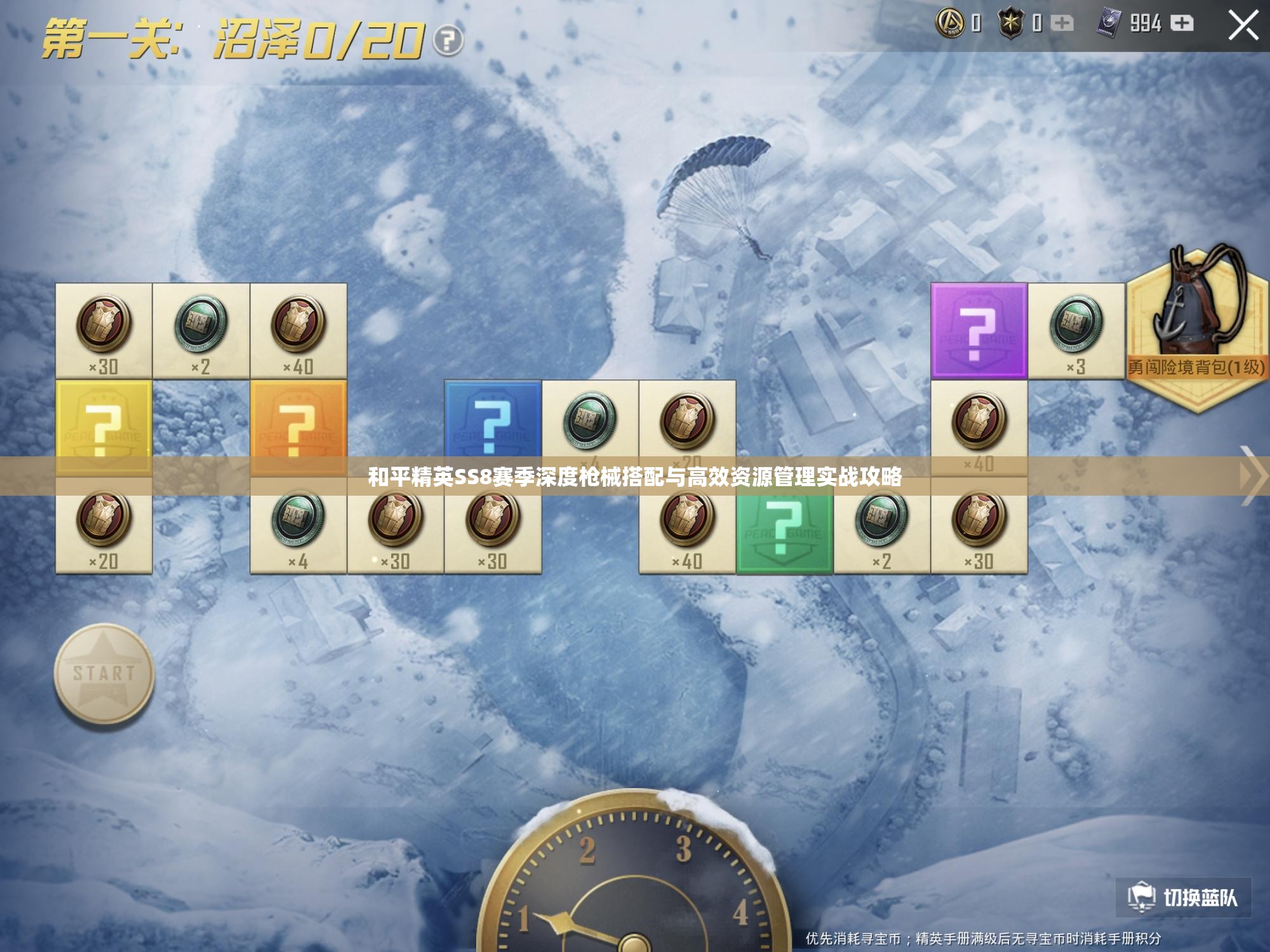
Task: Add star badge currency with plus button
Action: 1062,23
